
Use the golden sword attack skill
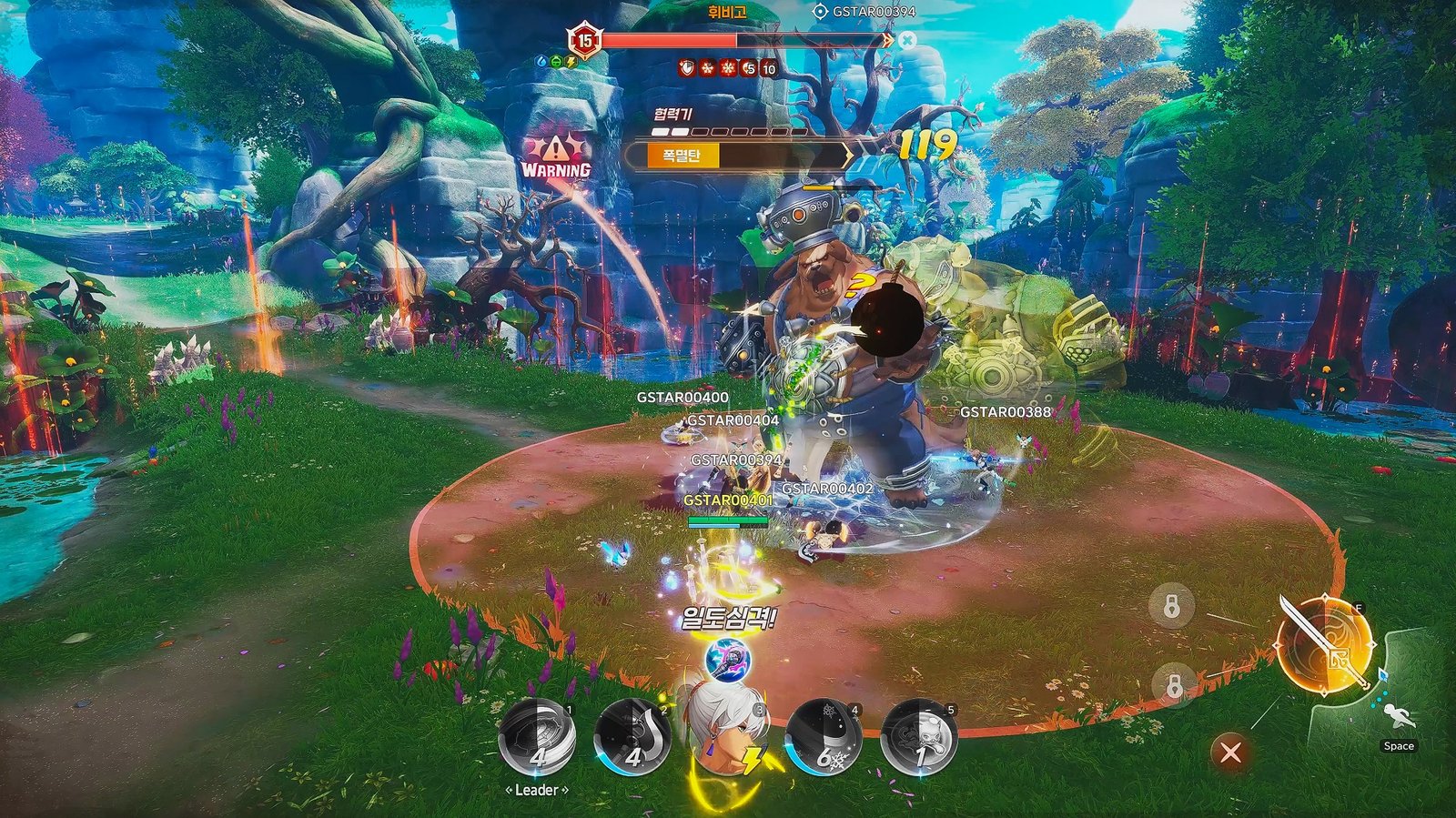pos(1325,645)
